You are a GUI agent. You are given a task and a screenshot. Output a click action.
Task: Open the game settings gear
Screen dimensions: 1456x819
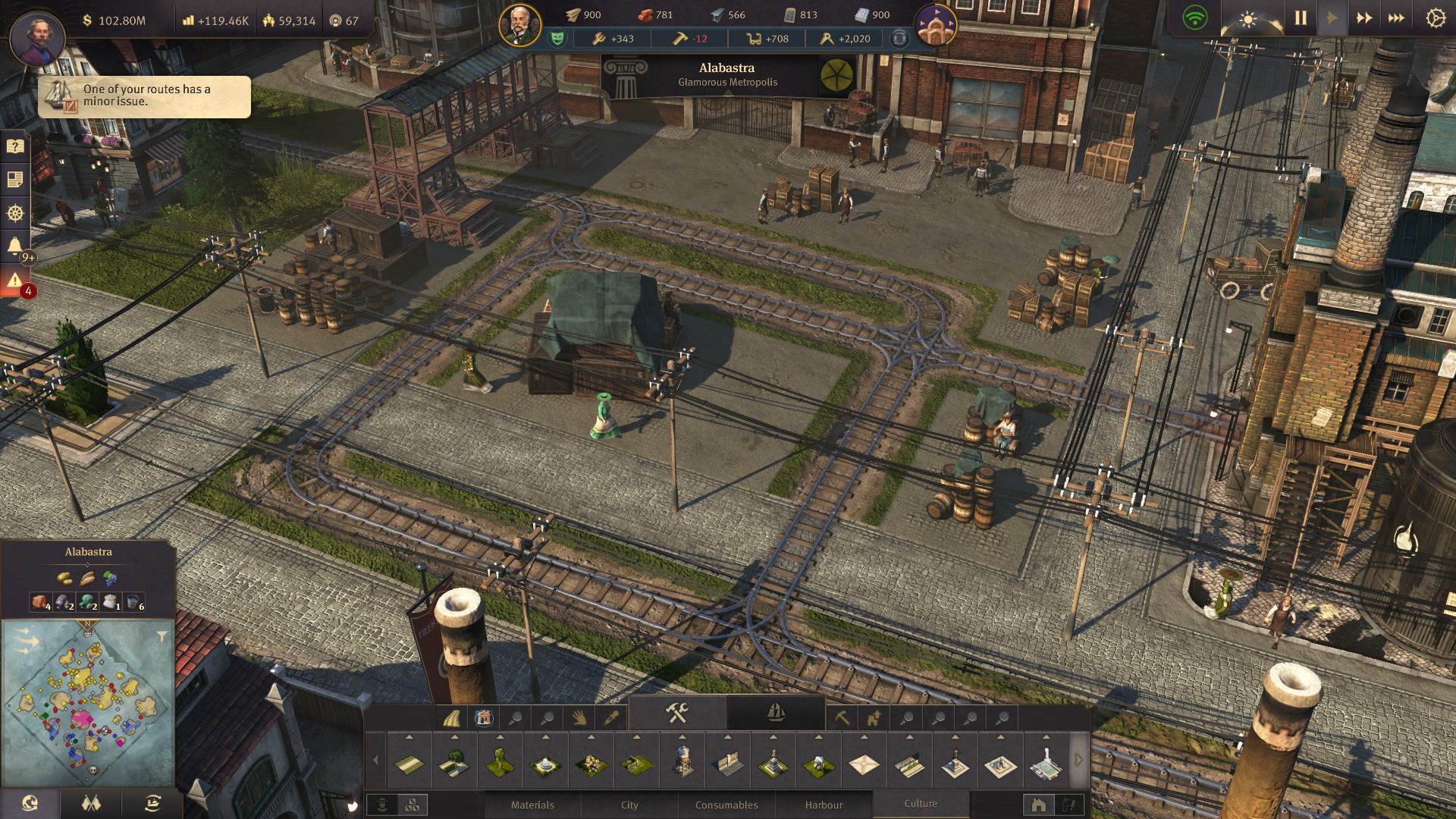(1436, 17)
